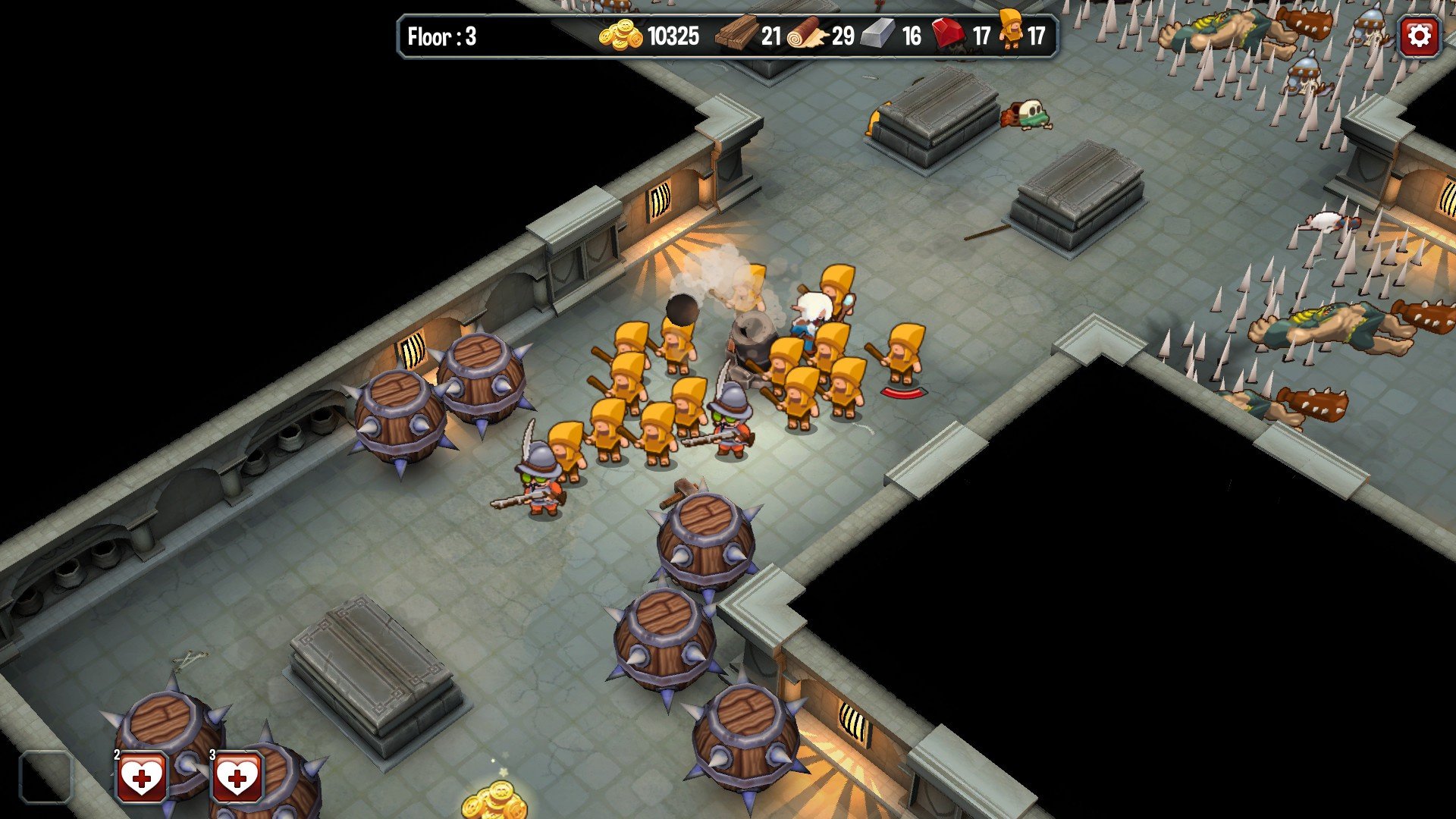Image resolution: width=1456 pixels, height=819 pixels.
Task: Click the gold coins resource icon
Action: coord(622,34)
